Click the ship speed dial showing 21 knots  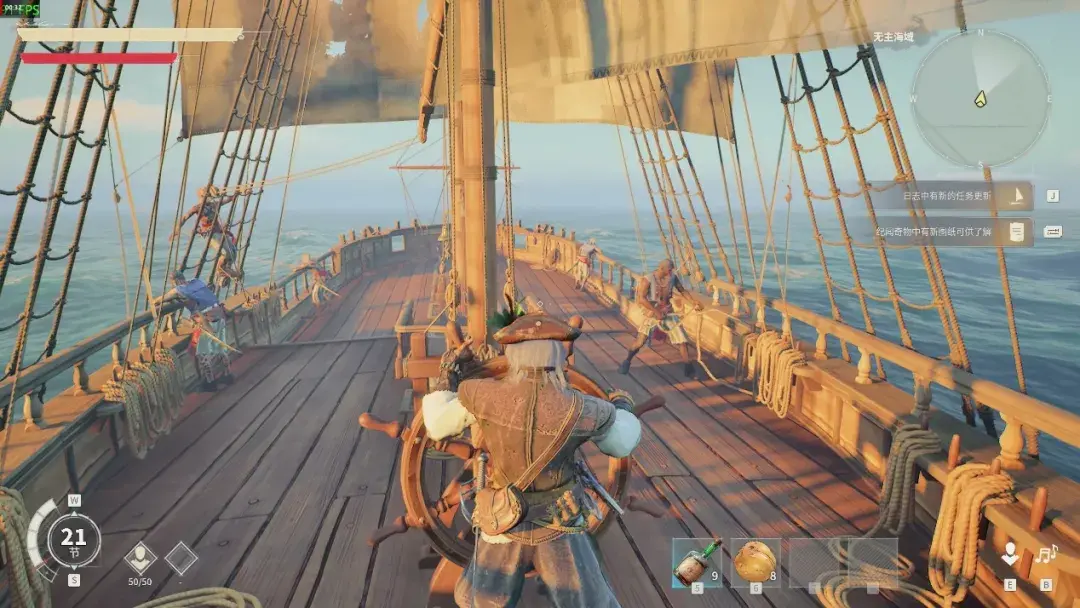tap(74, 540)
